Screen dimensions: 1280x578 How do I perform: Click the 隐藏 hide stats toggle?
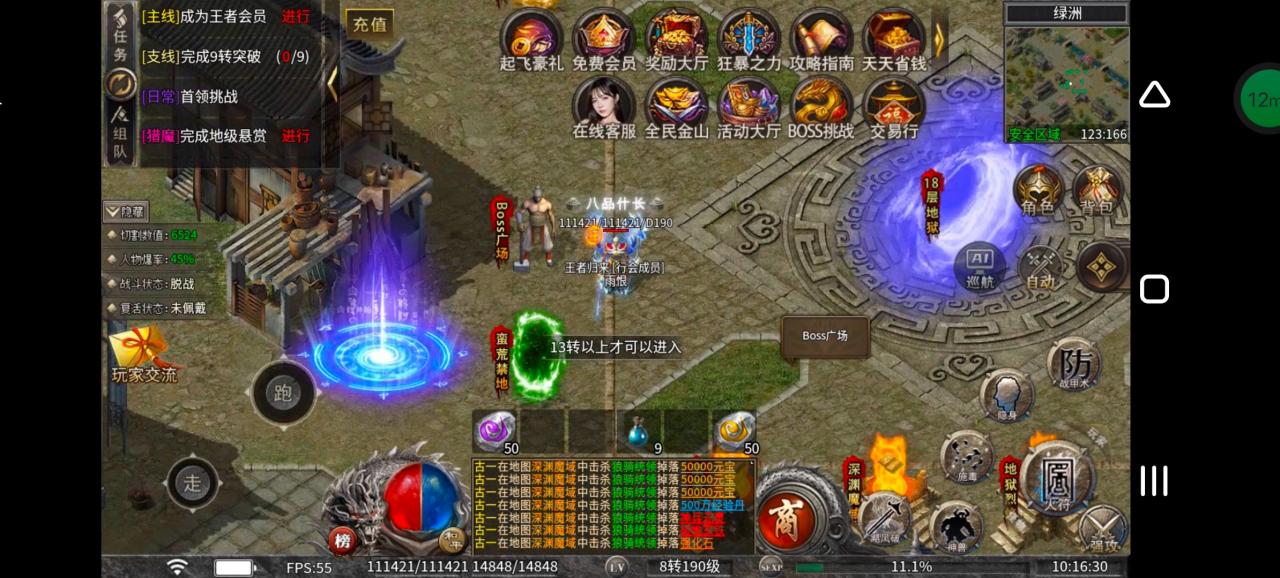[125, 211]
